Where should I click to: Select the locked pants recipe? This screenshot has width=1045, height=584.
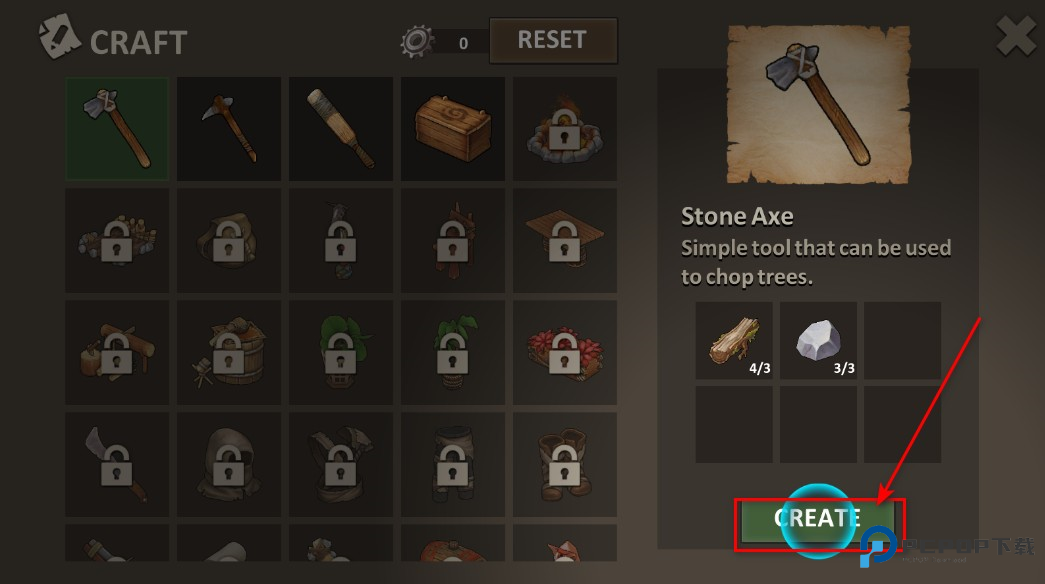pos(453,465)
